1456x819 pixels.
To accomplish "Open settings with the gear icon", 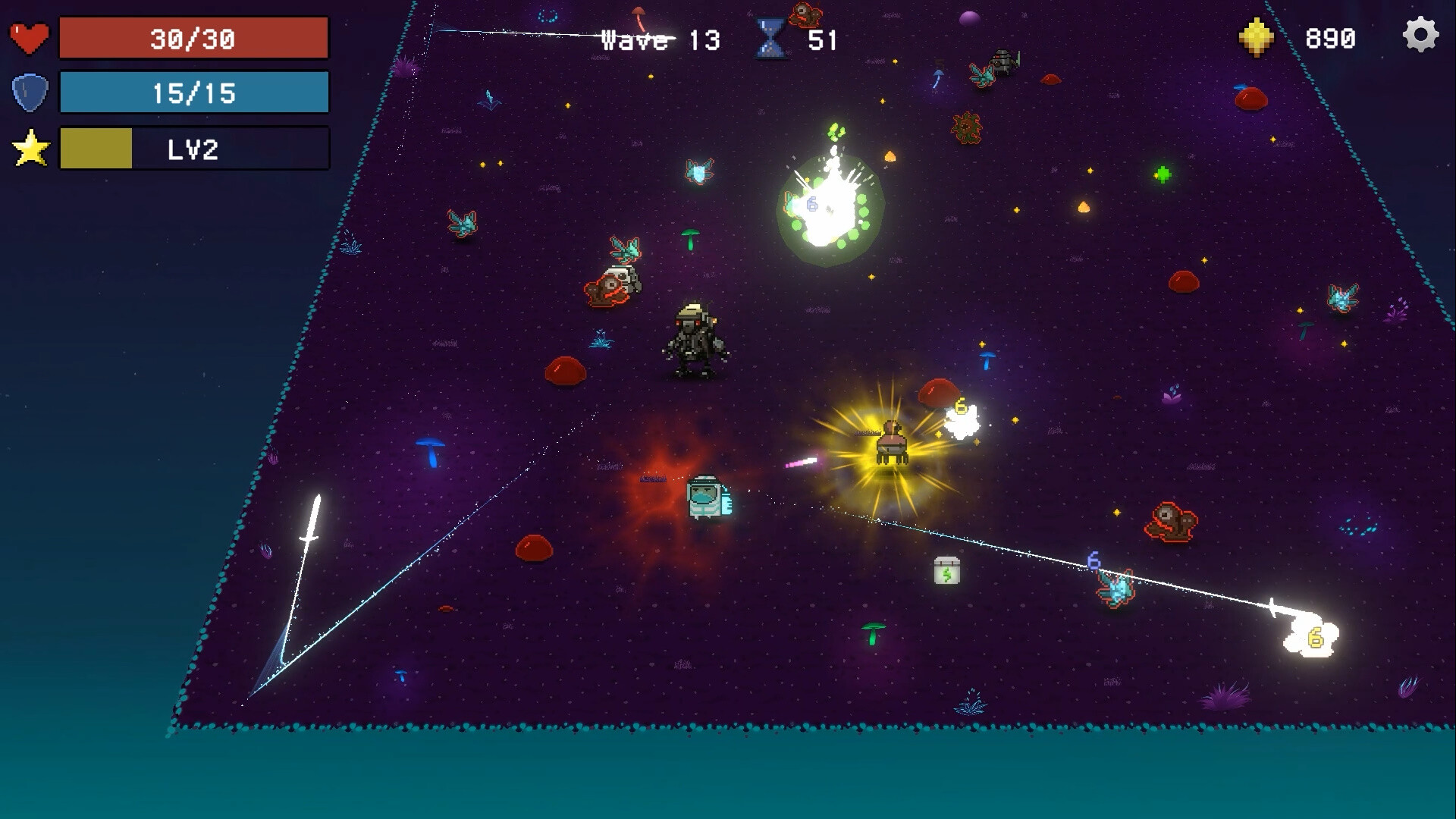I will click(x=1420, y=36).
